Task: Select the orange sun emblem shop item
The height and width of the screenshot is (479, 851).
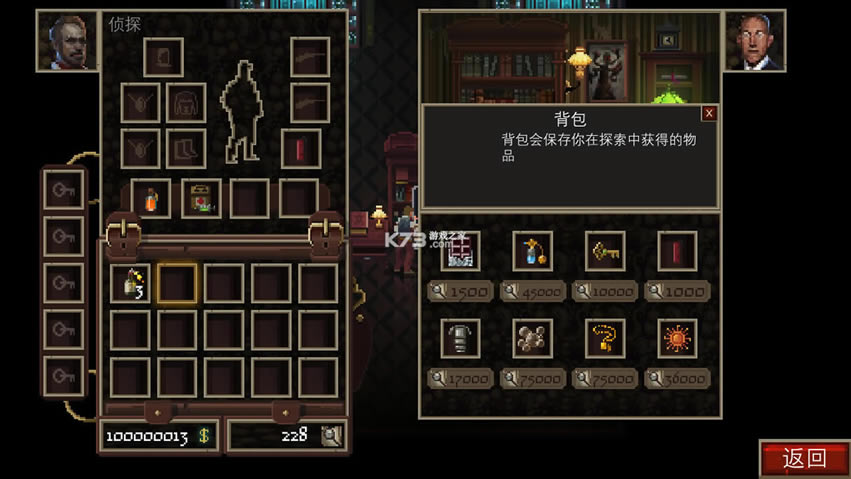Action: (x=677, y=339)
